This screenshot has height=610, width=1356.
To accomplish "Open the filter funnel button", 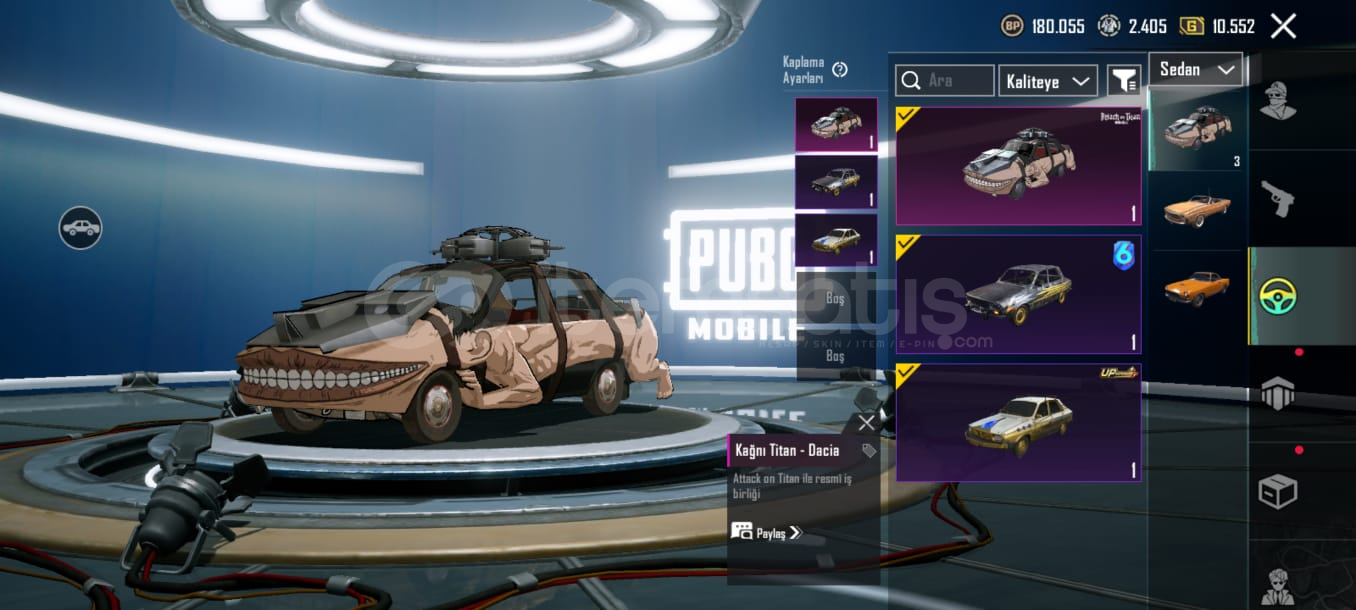I will click(1124, 81).
